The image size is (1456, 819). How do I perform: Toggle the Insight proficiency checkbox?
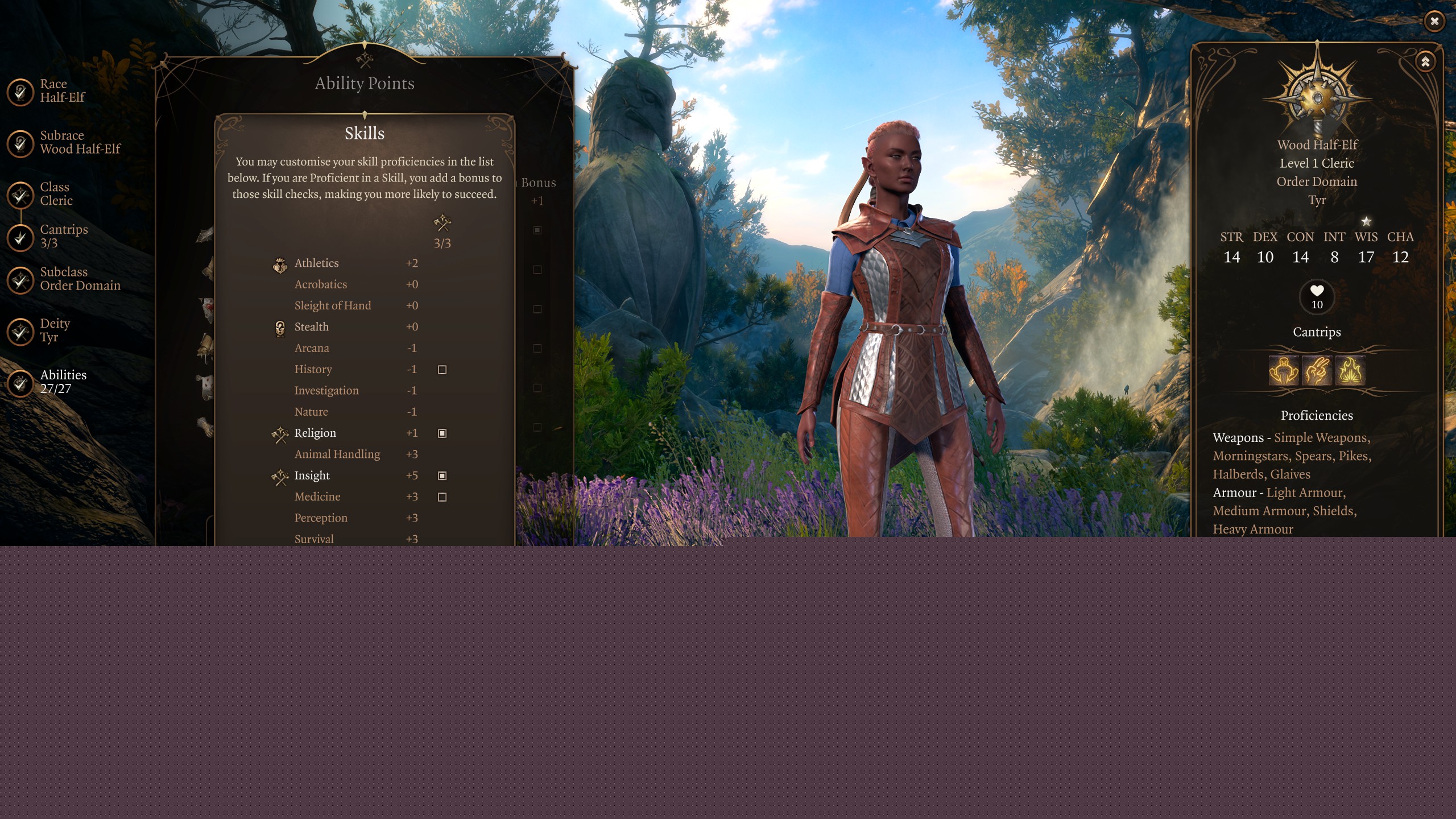coord(442,475)
